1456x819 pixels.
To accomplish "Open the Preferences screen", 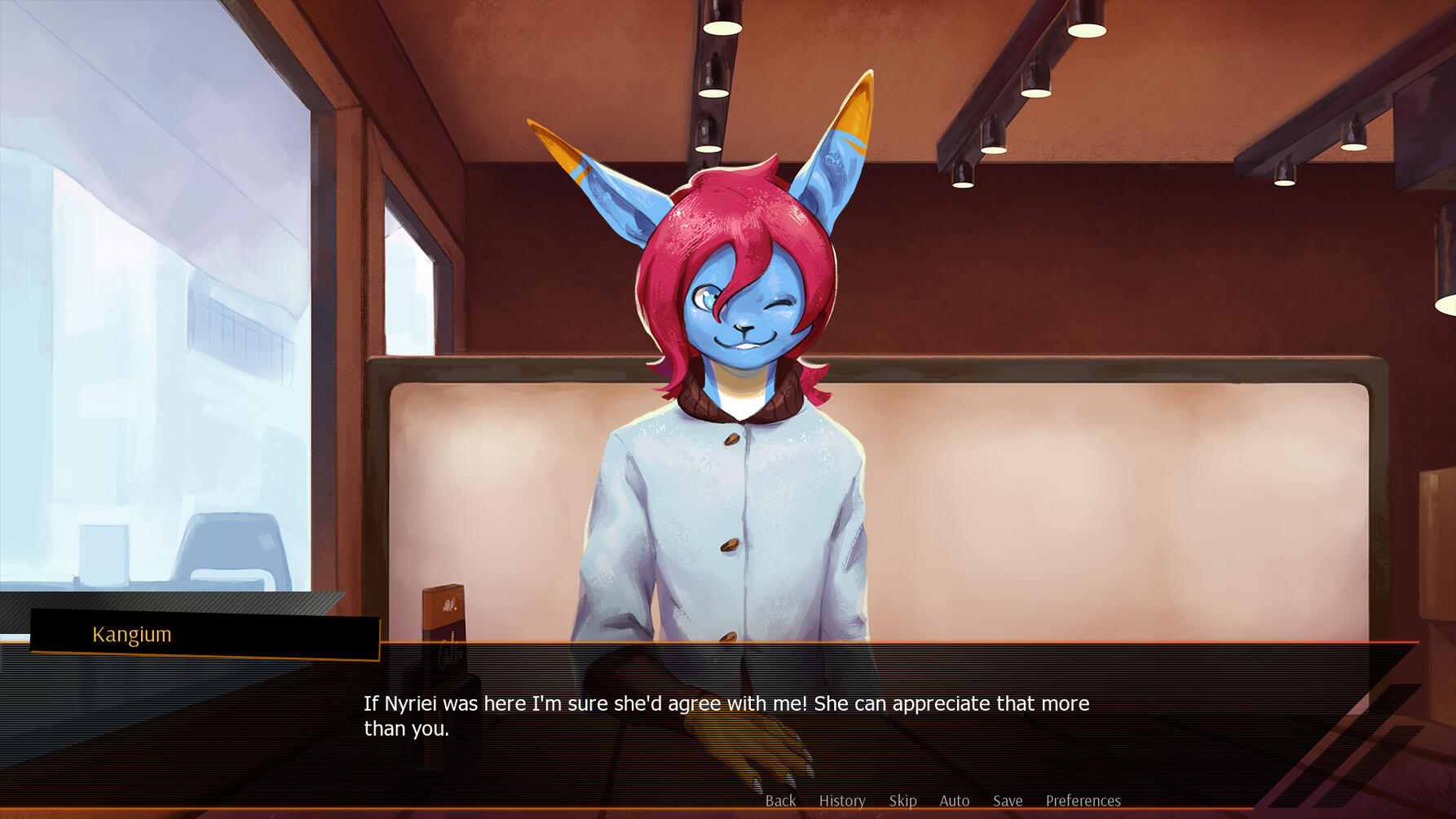I will click(1083, 800).
